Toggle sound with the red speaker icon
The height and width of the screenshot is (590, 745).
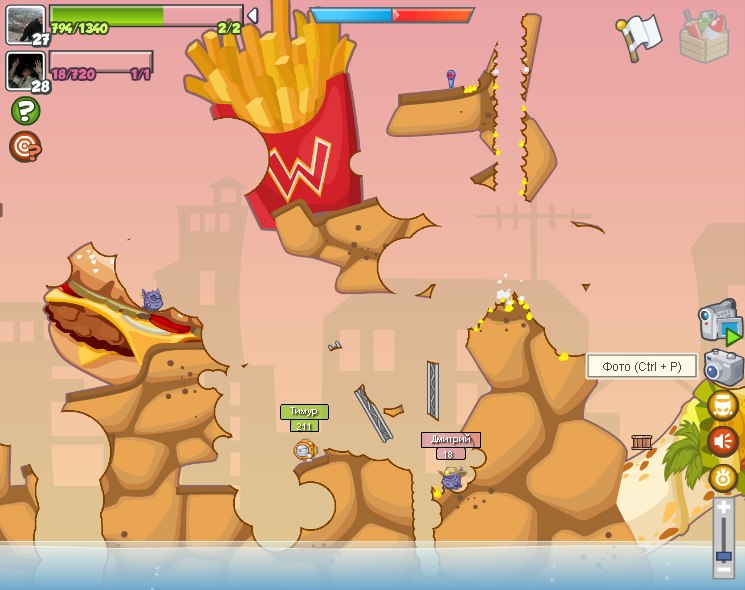723,441
